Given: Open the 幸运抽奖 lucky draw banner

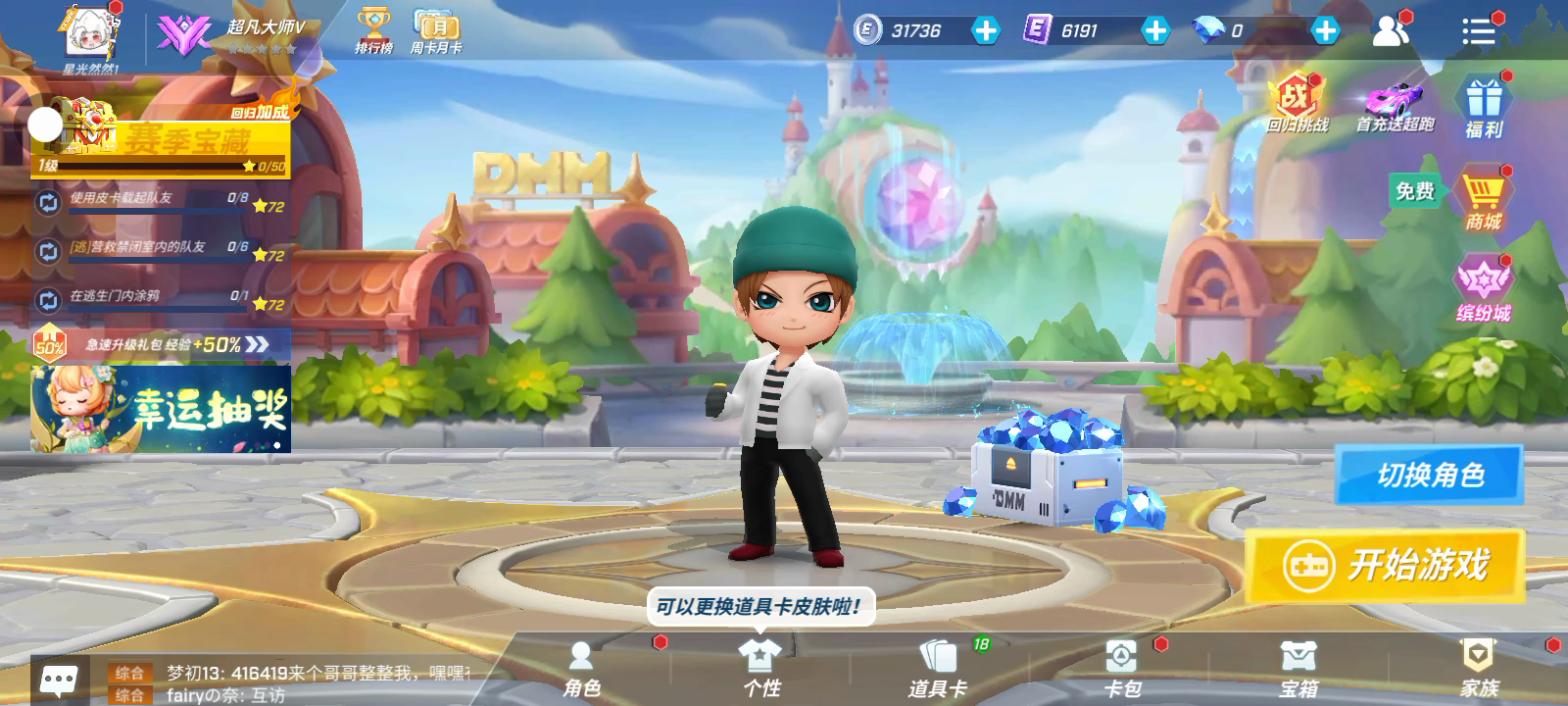Looking at the screenshot, I should pyautogui.click(x=161, y=409).
